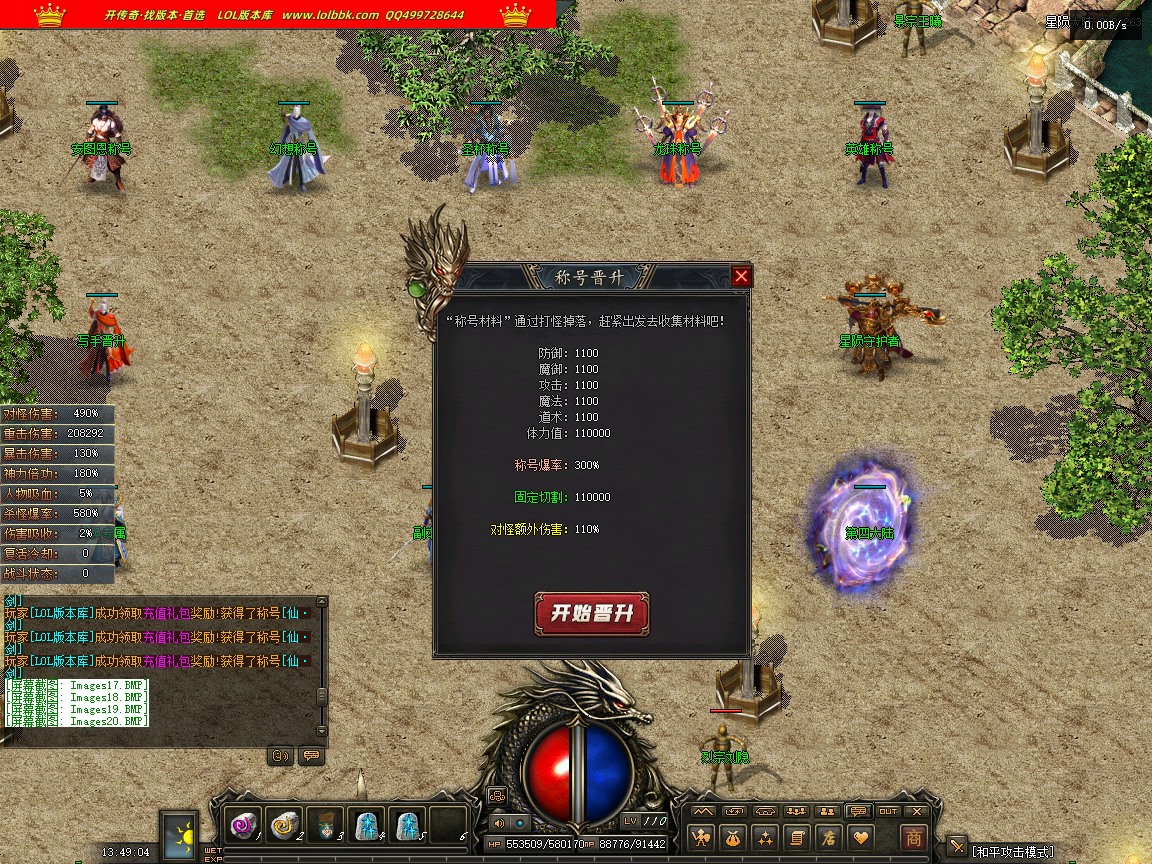
Task: Open the 店 shop button
Action: 828,837
